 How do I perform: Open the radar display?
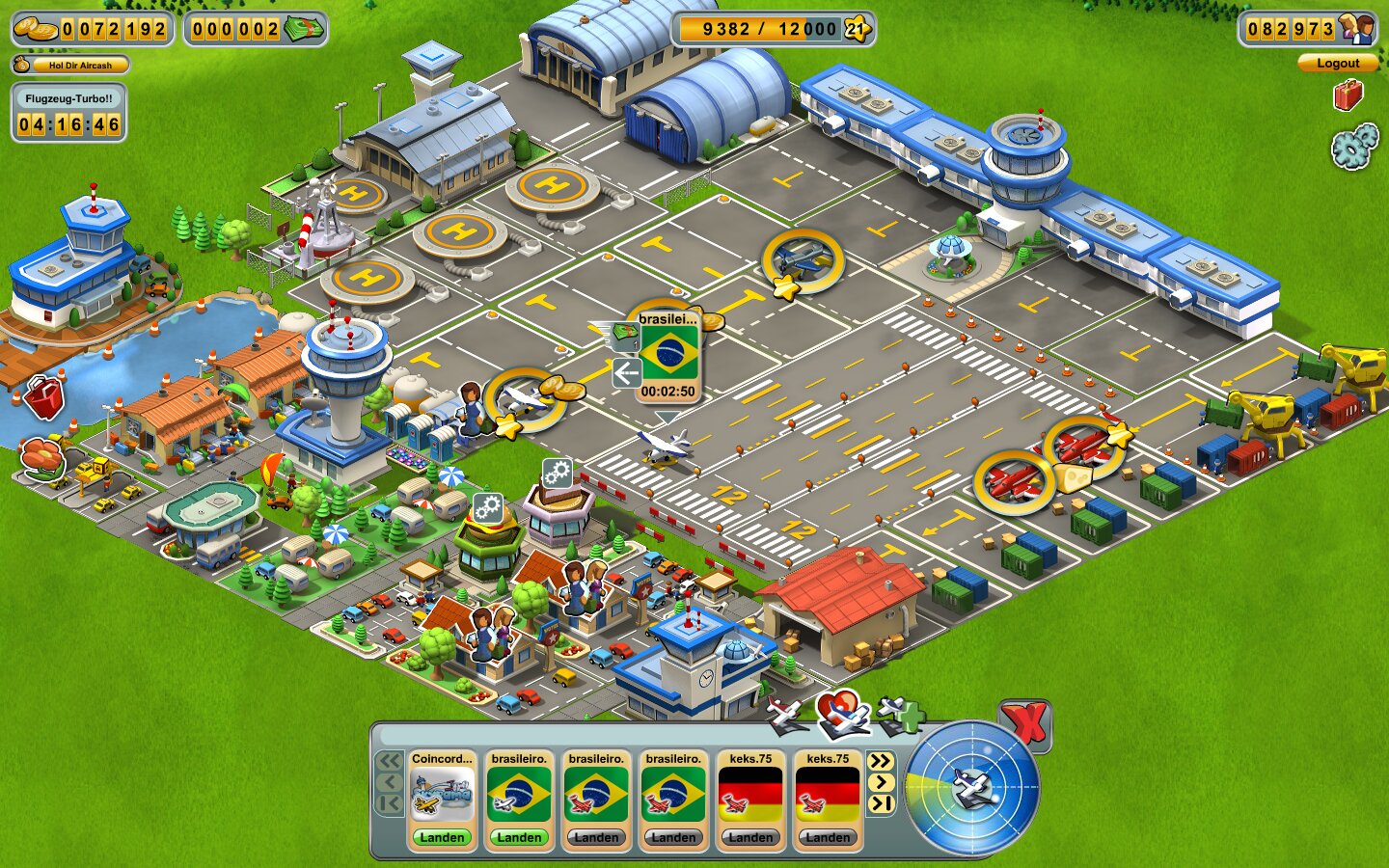coord(972,788)
